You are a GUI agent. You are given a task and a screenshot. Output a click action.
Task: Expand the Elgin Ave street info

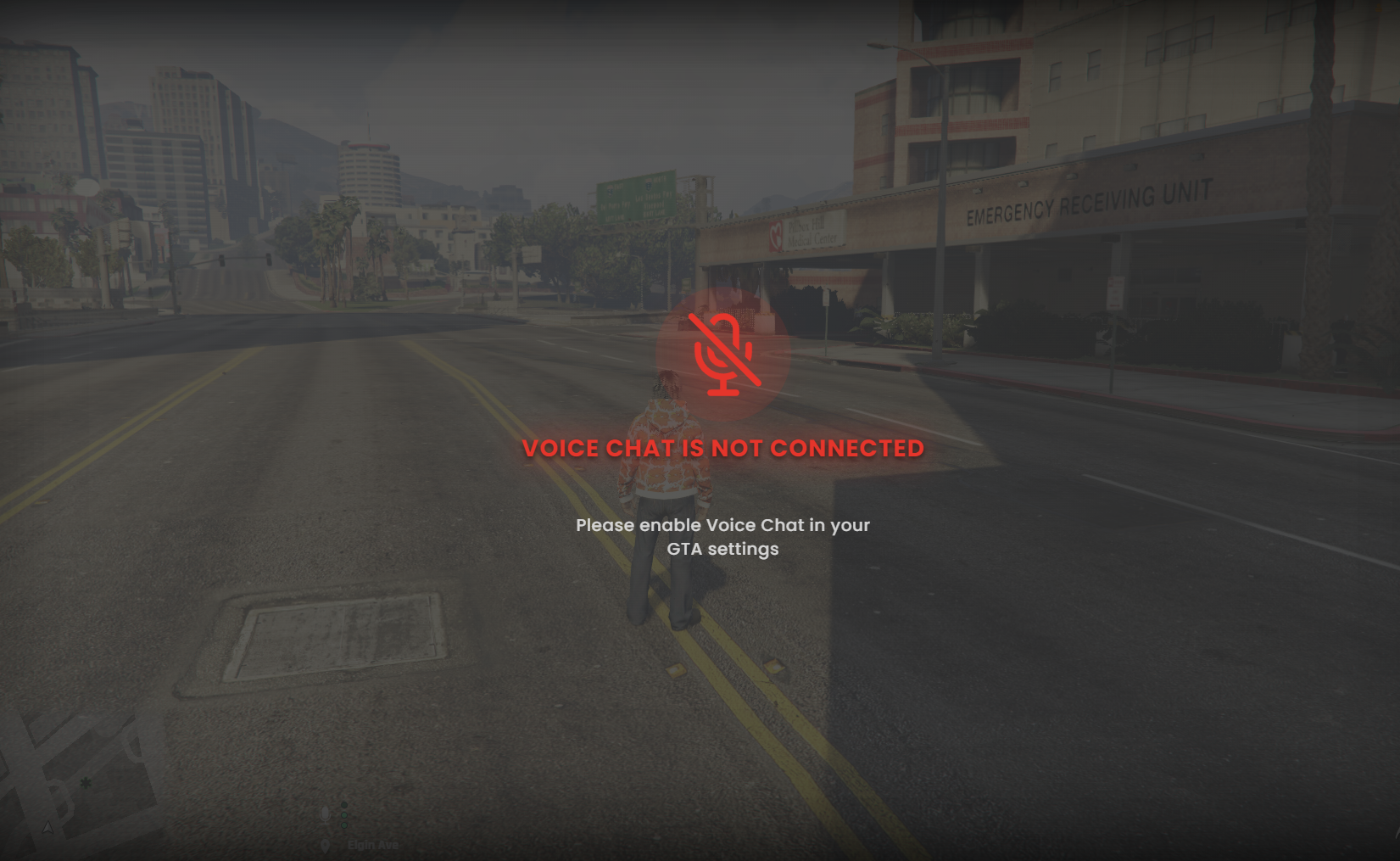373,844
